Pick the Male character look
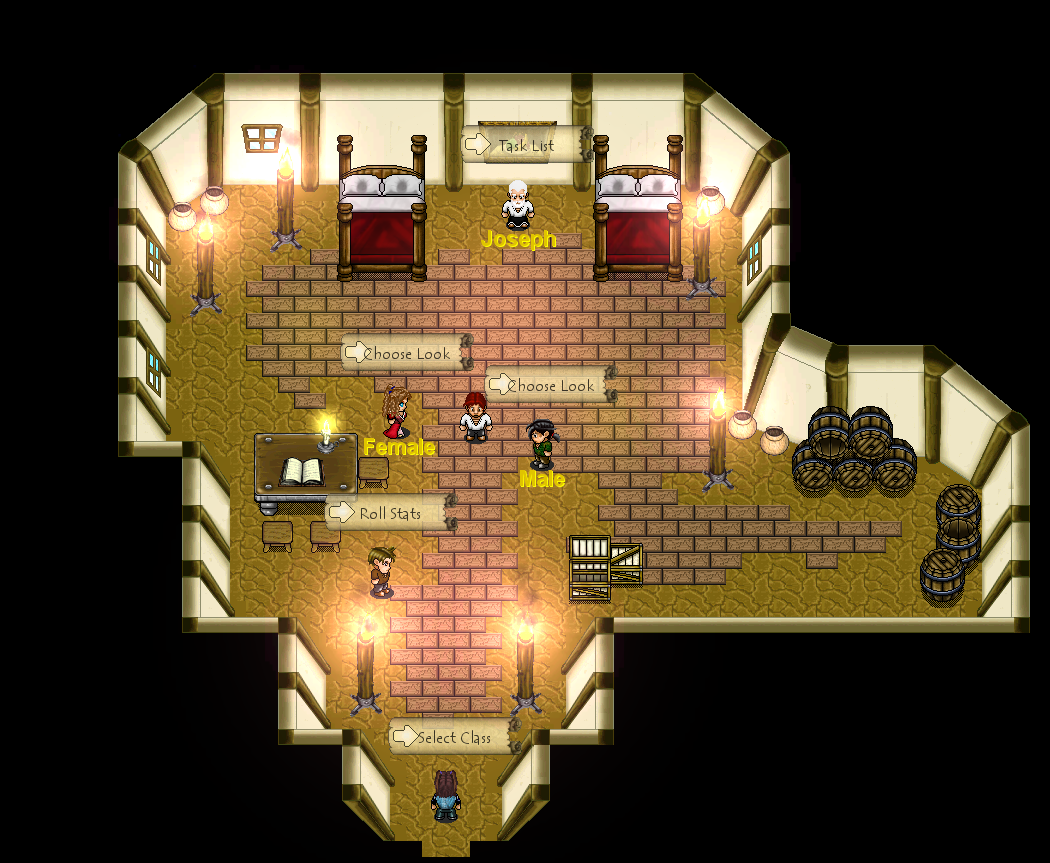1050x863 pixels. [x=541, y=444]
